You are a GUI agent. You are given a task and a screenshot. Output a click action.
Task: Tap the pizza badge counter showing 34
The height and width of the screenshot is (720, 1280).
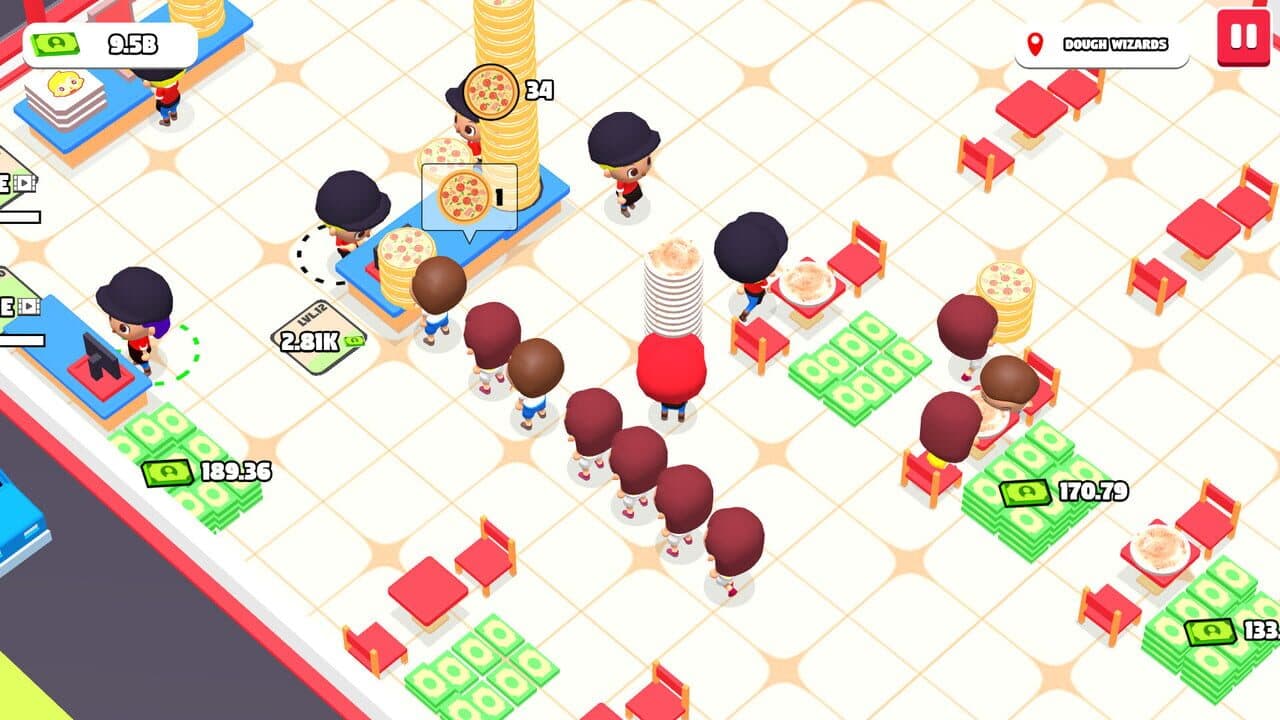490,91
